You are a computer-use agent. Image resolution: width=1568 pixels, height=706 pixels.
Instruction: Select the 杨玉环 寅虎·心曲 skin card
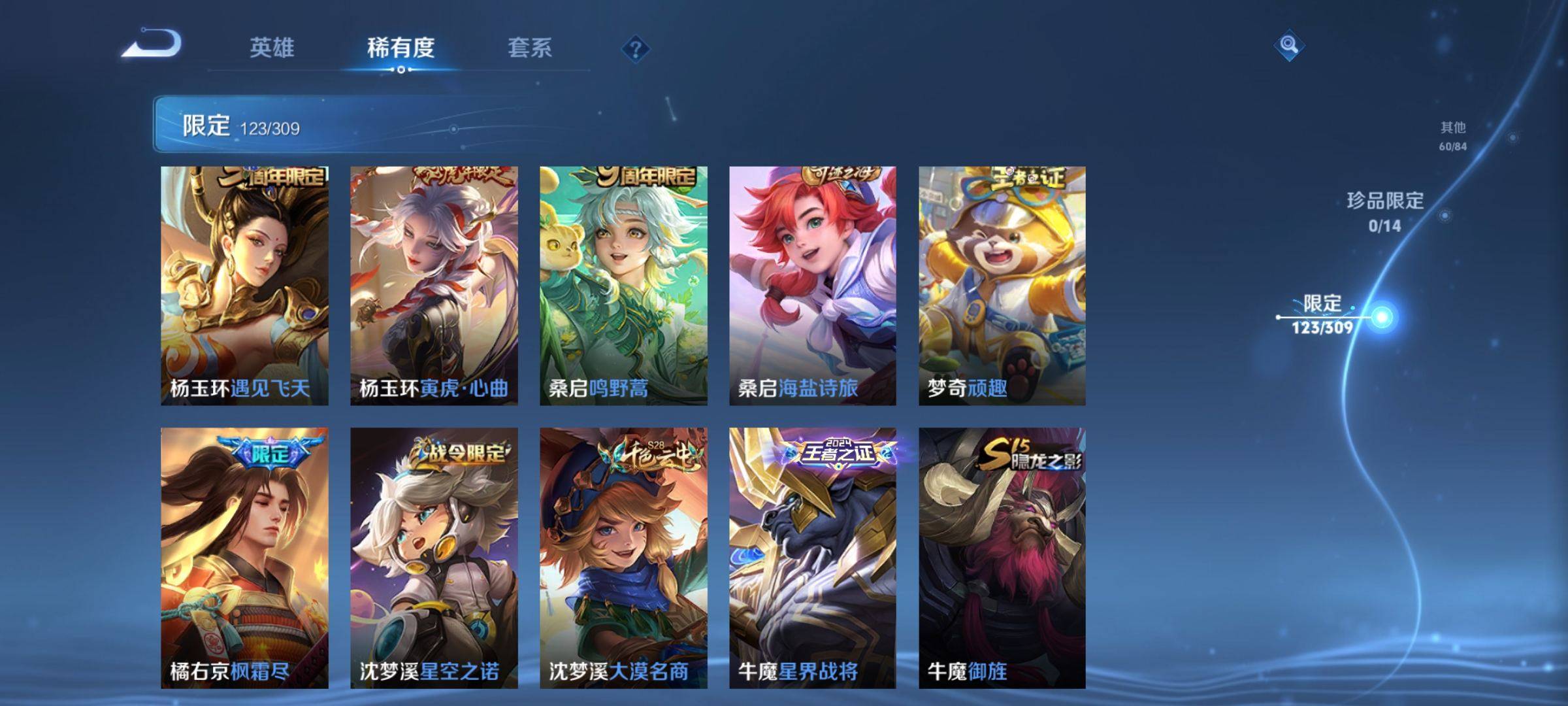coord(434,286)
